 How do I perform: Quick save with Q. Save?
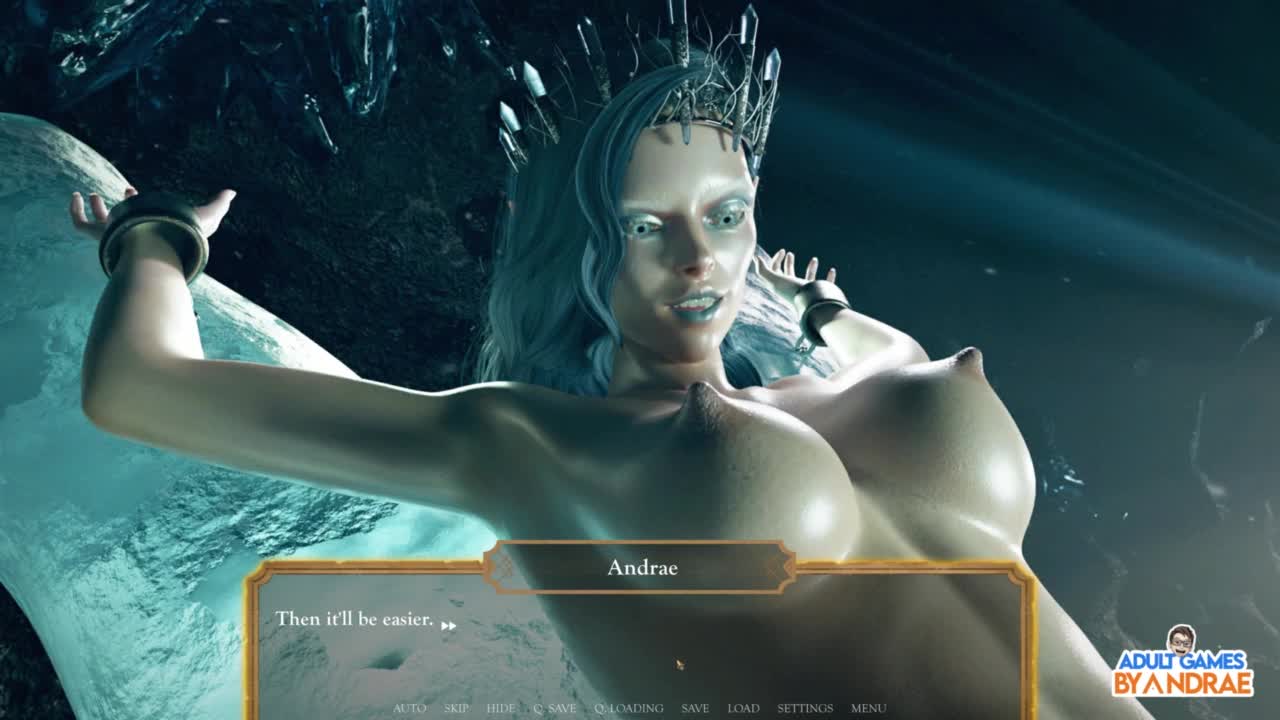click(554, 708)
